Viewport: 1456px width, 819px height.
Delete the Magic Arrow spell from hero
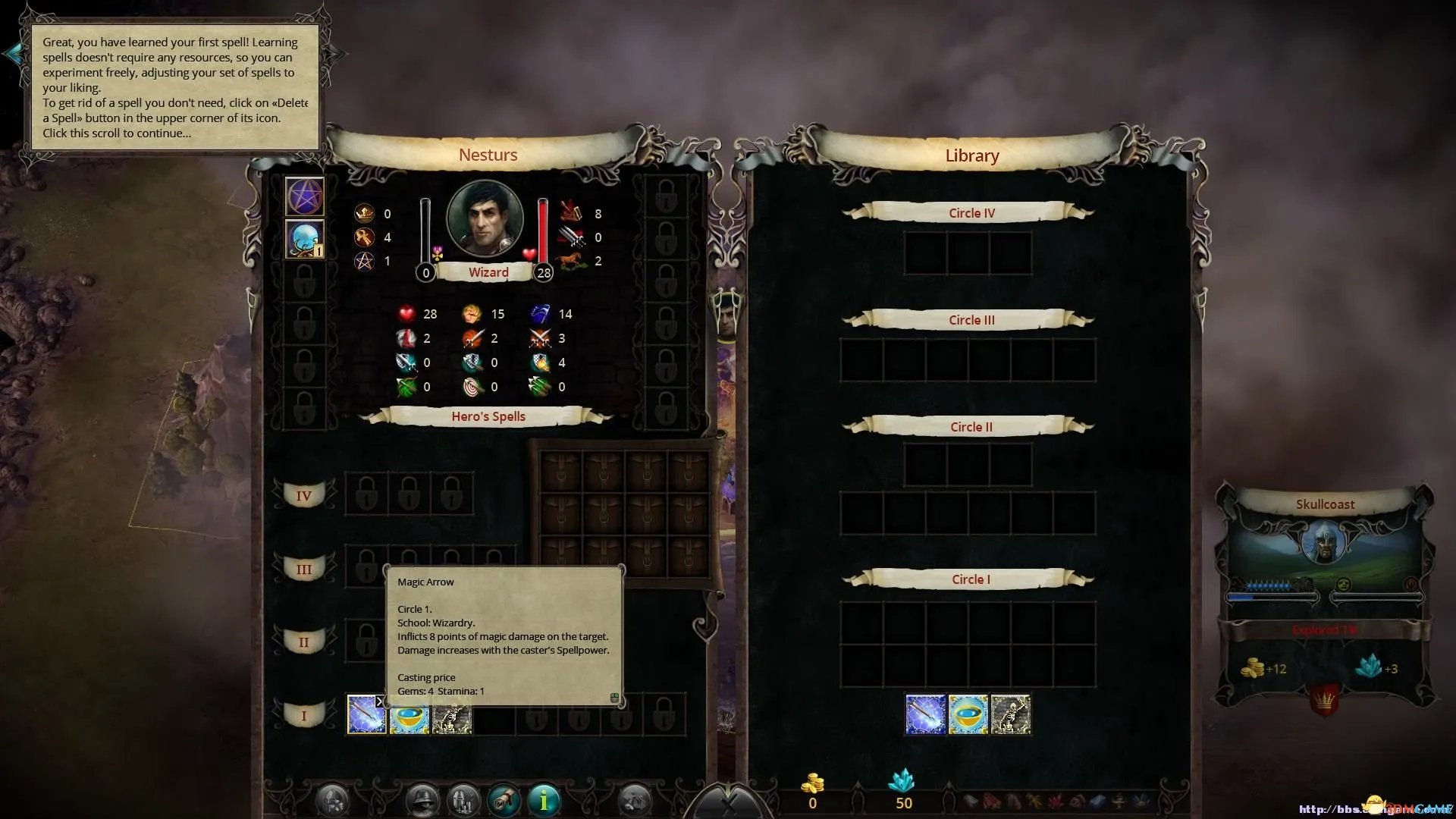pos(380,701)
